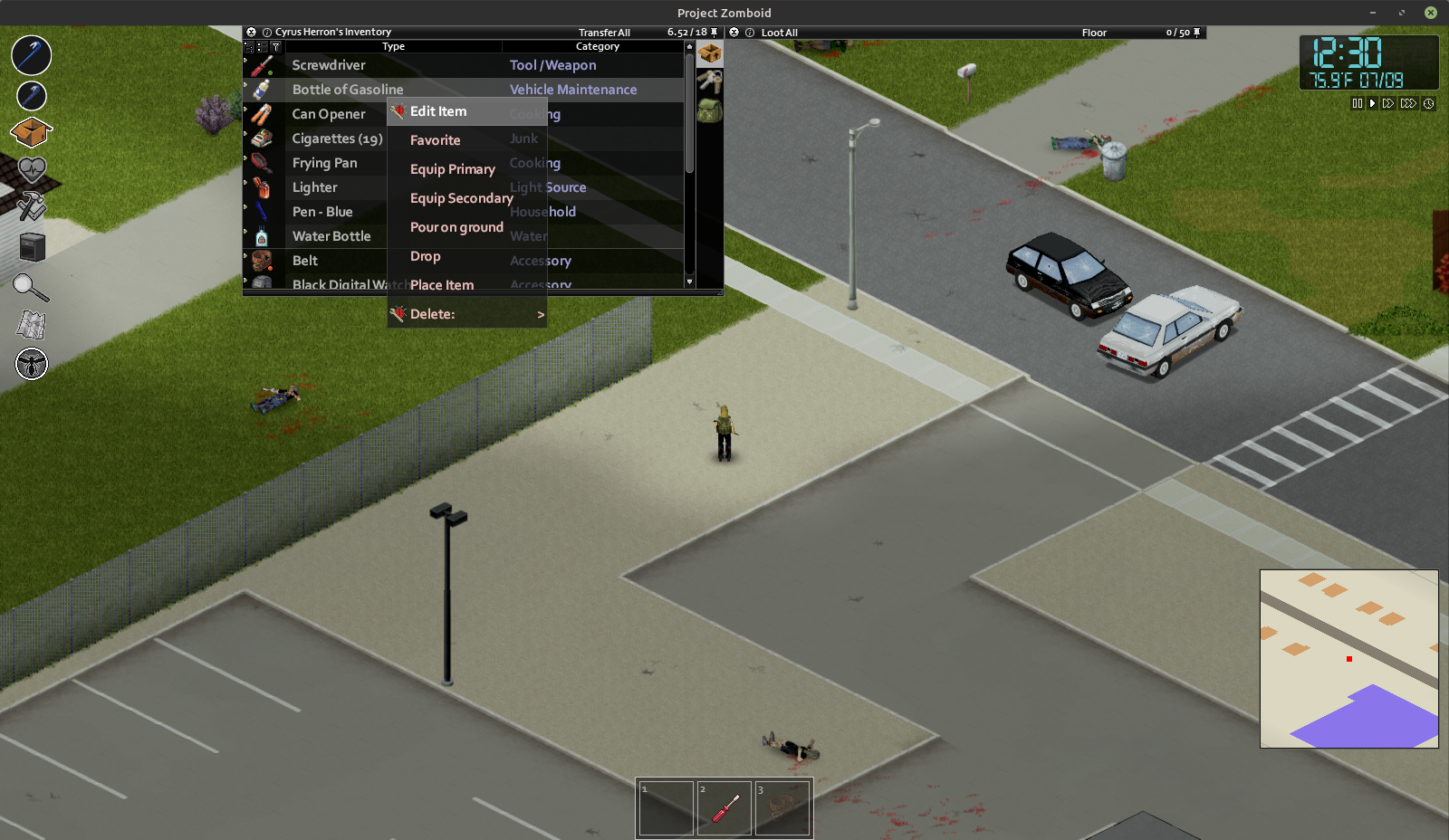Select the backpack container icon
This screenshot has width=1449, height=840.
pos(710,110)
